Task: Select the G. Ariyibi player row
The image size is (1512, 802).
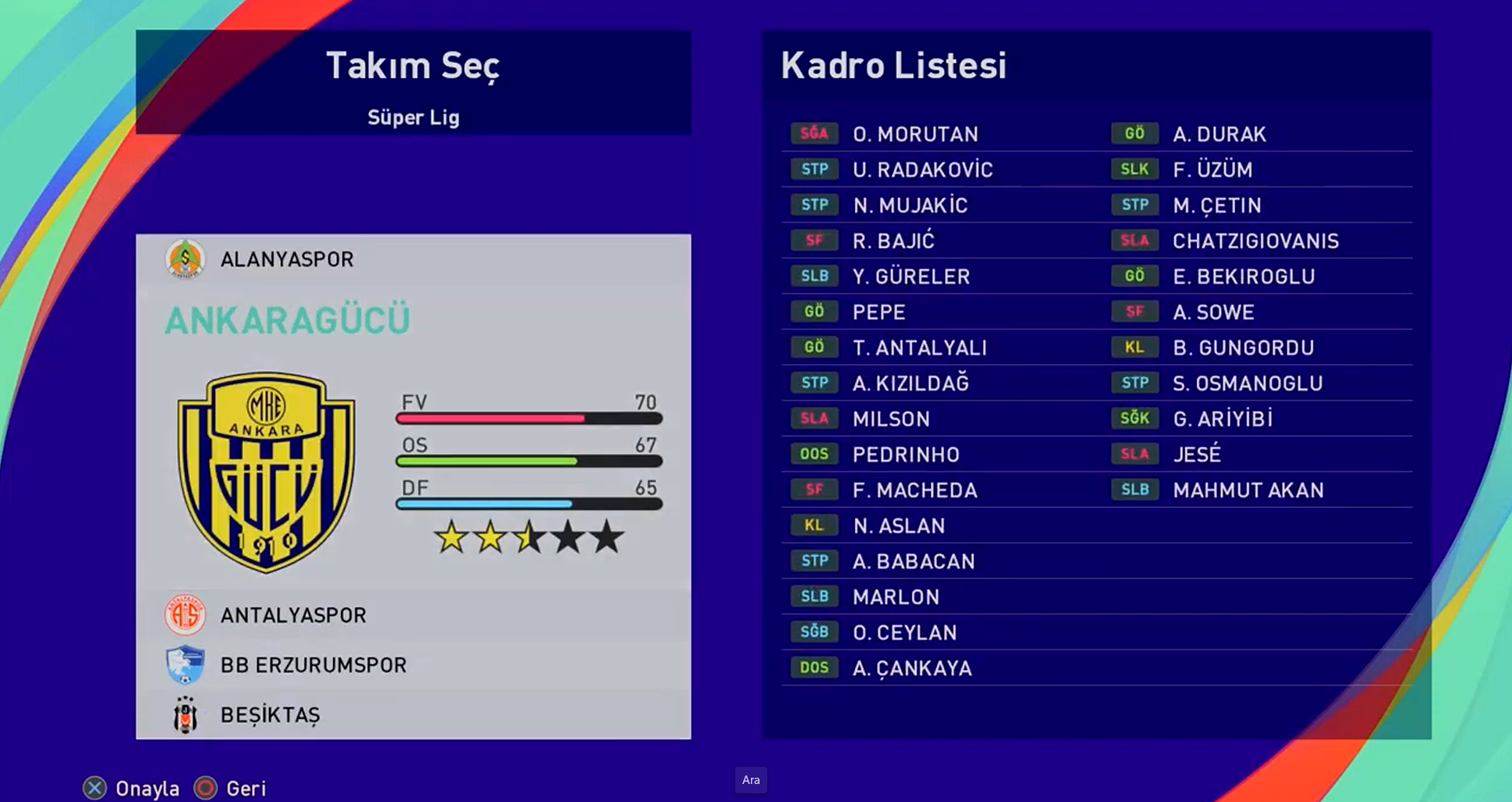Action: coord(1223,419)
